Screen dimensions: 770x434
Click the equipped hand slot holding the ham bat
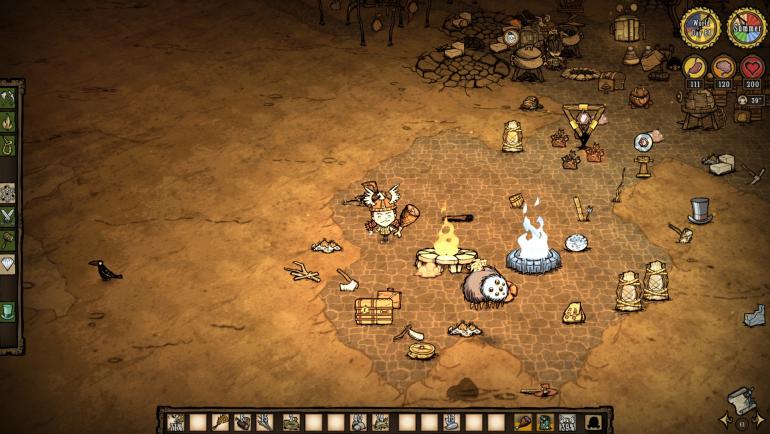pyautogui.click(x=523, y=421)
